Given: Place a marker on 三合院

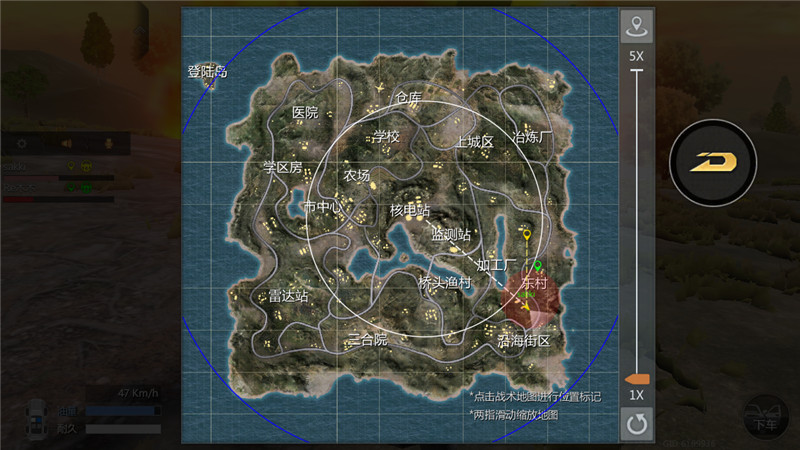Looking at the screenshot, I should [x=367, y=338].
